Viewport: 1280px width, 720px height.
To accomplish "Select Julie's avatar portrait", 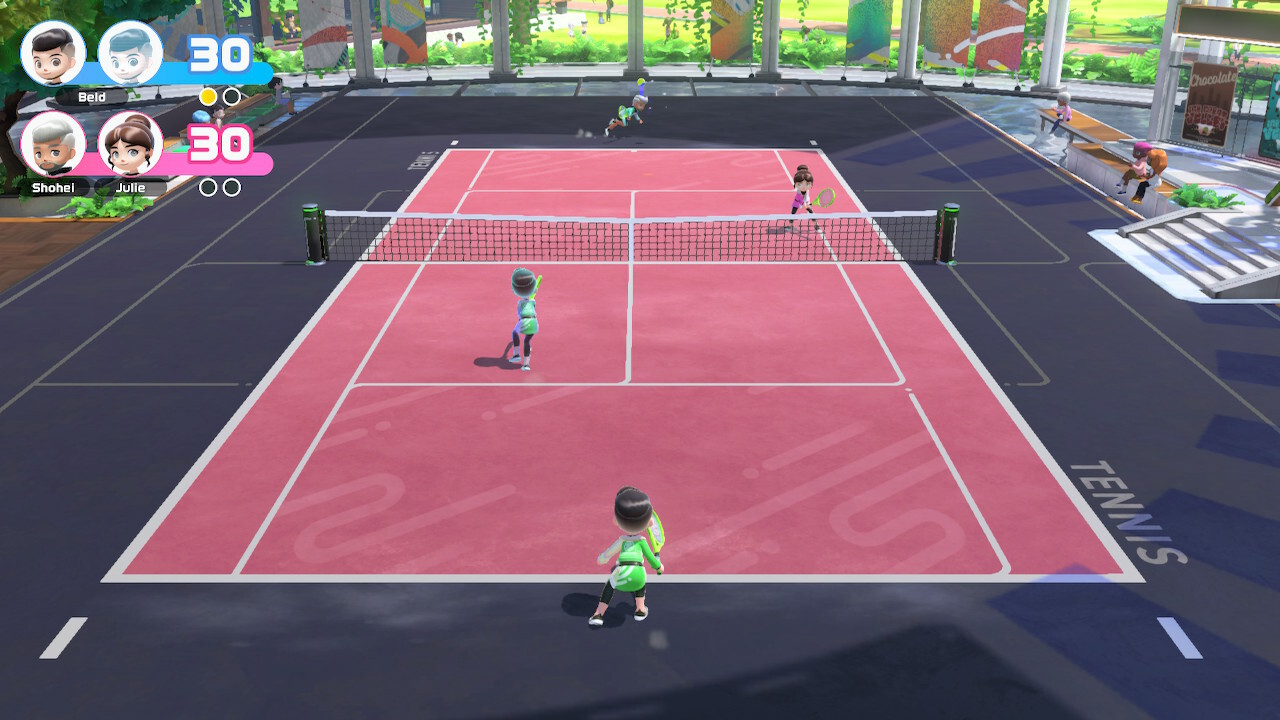I will 130,145.
